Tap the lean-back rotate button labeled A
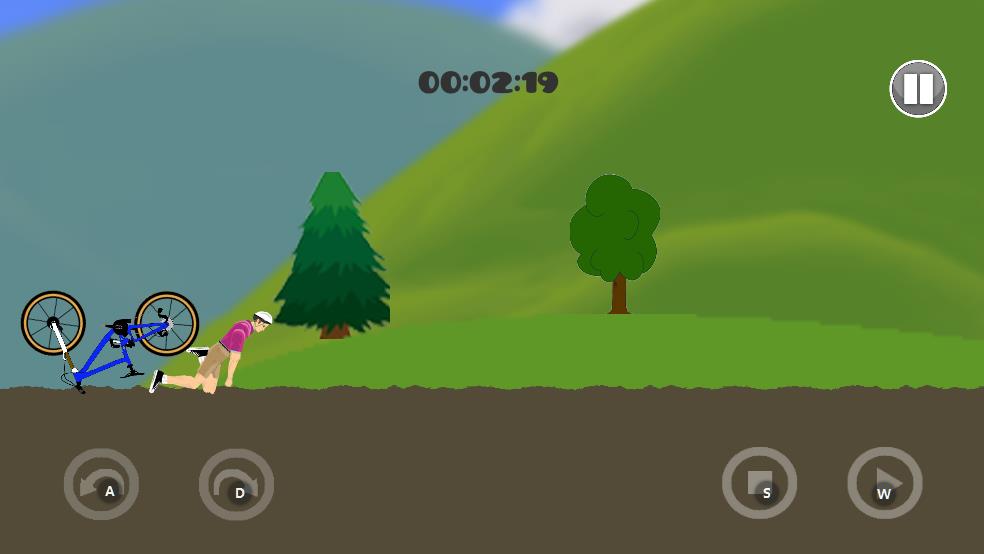This screenshot has height=554, width=984. [x=101, y=485]
